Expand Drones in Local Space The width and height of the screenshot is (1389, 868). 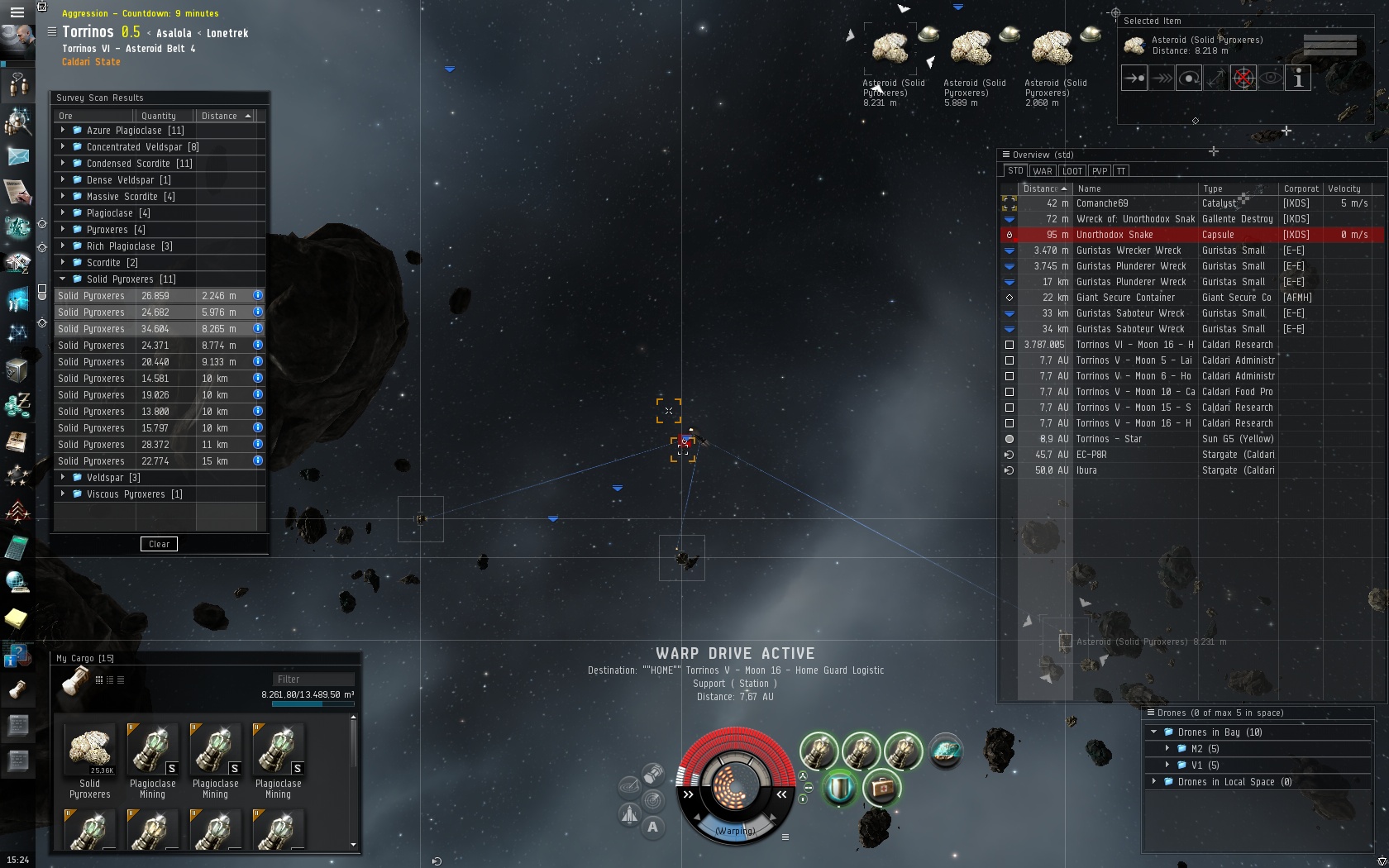tap(1154, 782)
